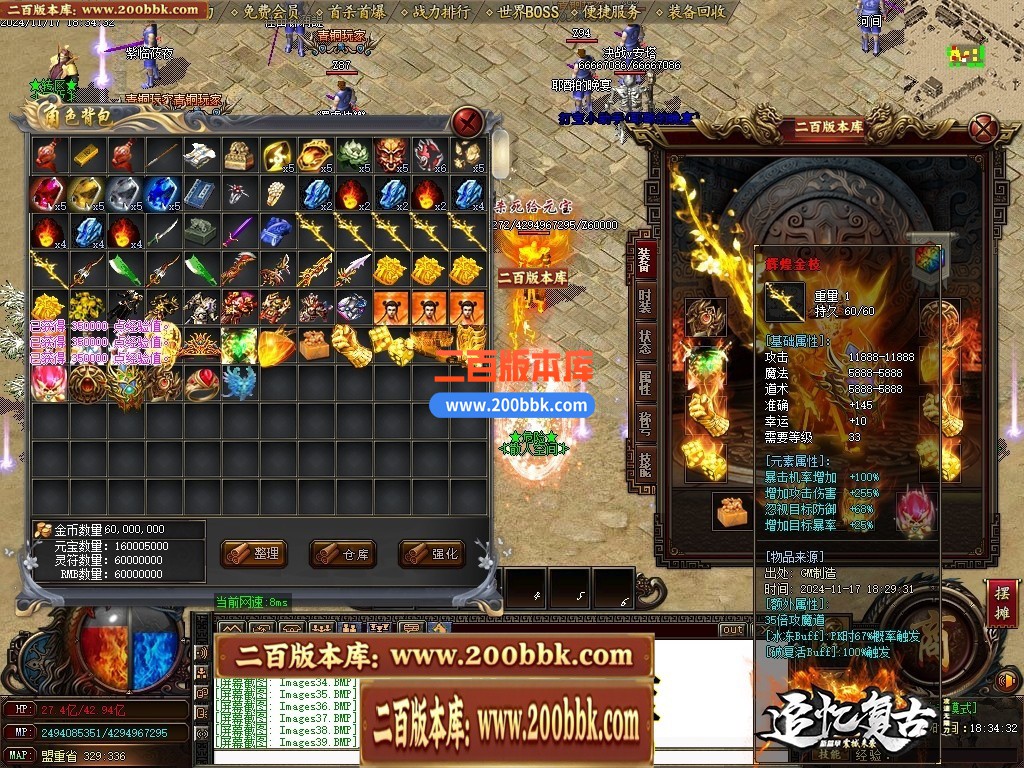Select the gold bar item in backpack
This screenshot has width=1024, height=768.
tap(85, 154)
